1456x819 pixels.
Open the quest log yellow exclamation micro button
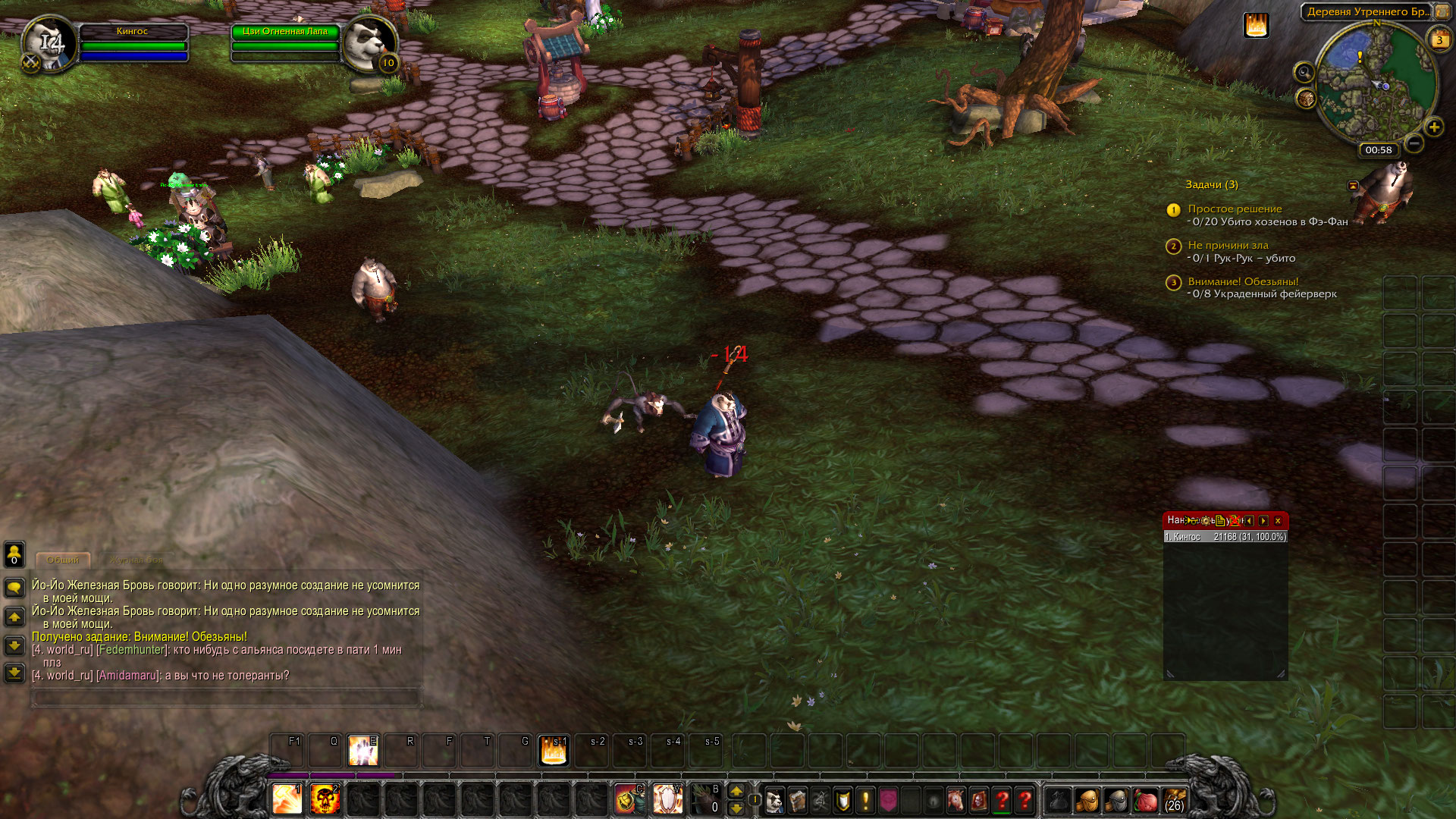tap(865, 800)
